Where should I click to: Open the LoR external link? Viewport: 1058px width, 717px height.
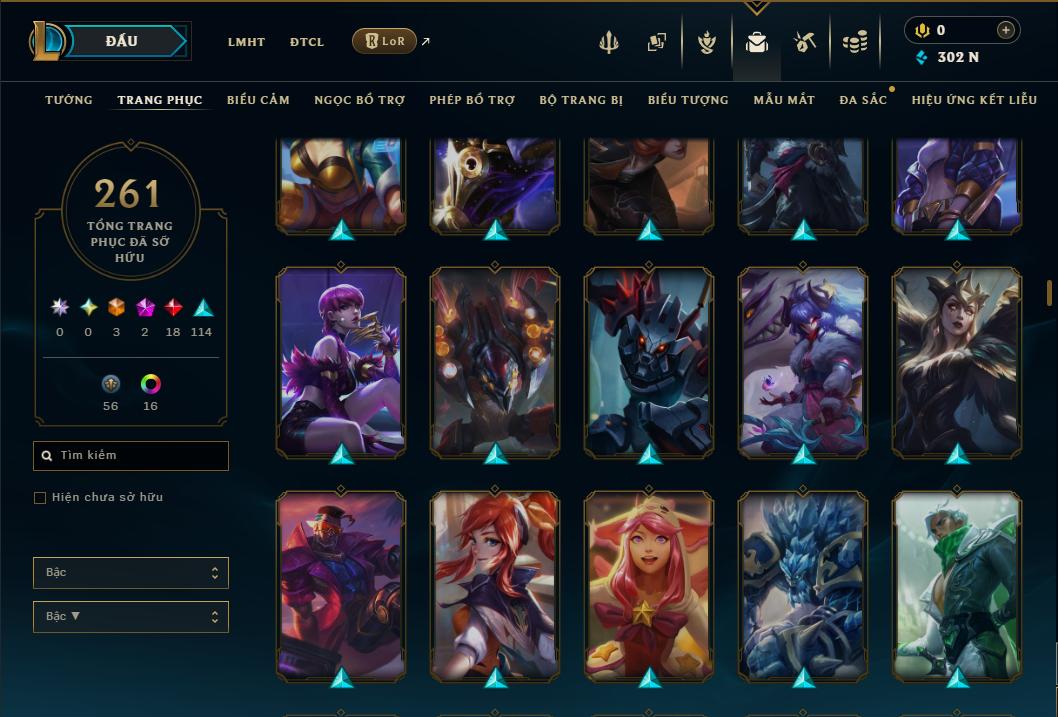click(385, 41)
